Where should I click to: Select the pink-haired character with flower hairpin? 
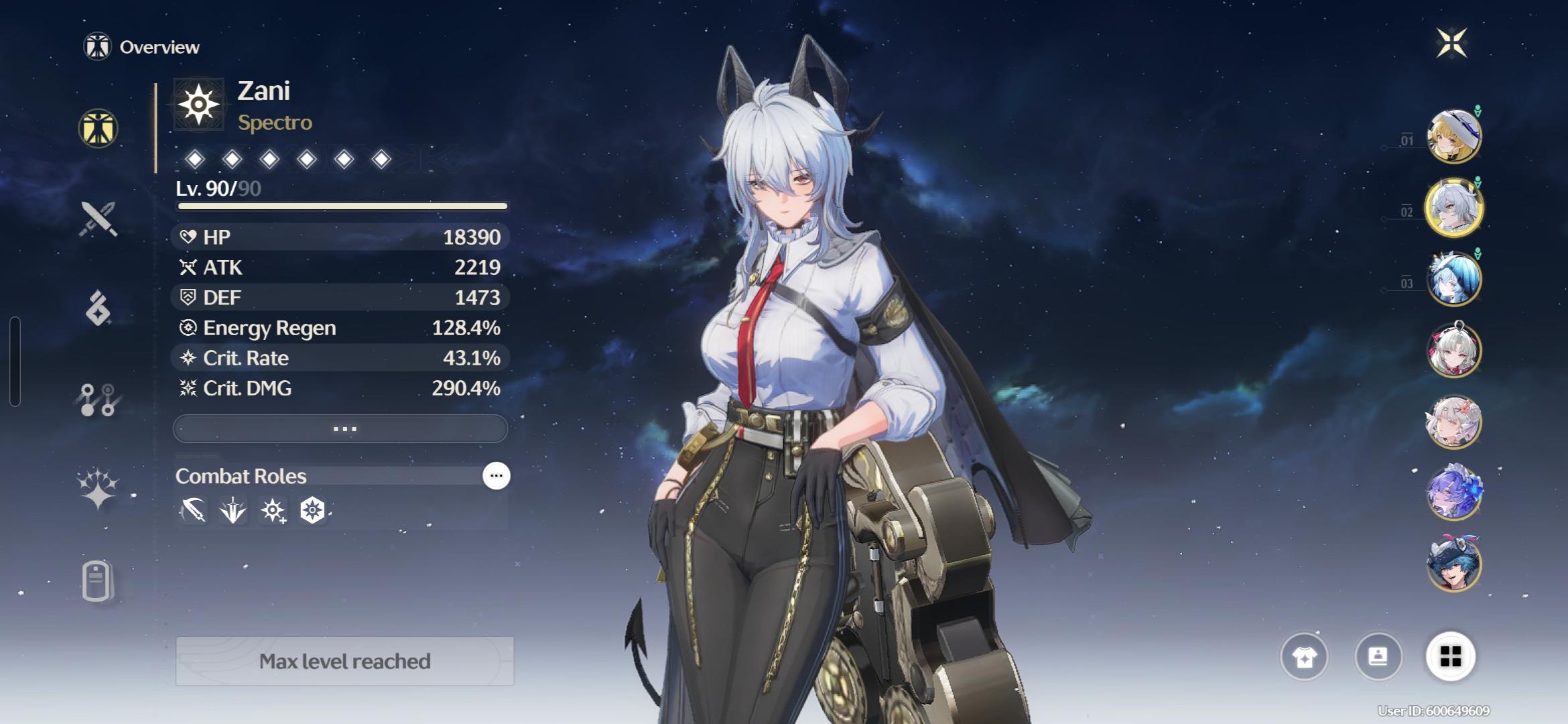1453,422
